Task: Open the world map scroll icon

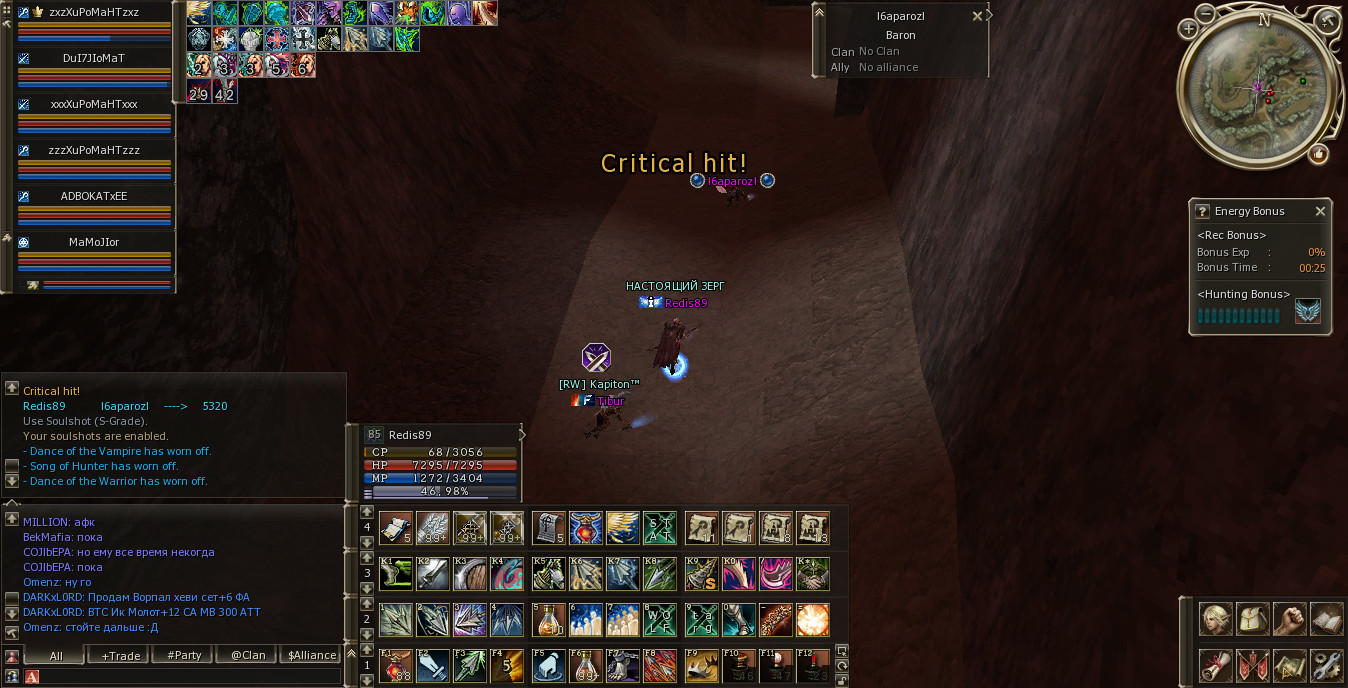Action: (1289, 665)
